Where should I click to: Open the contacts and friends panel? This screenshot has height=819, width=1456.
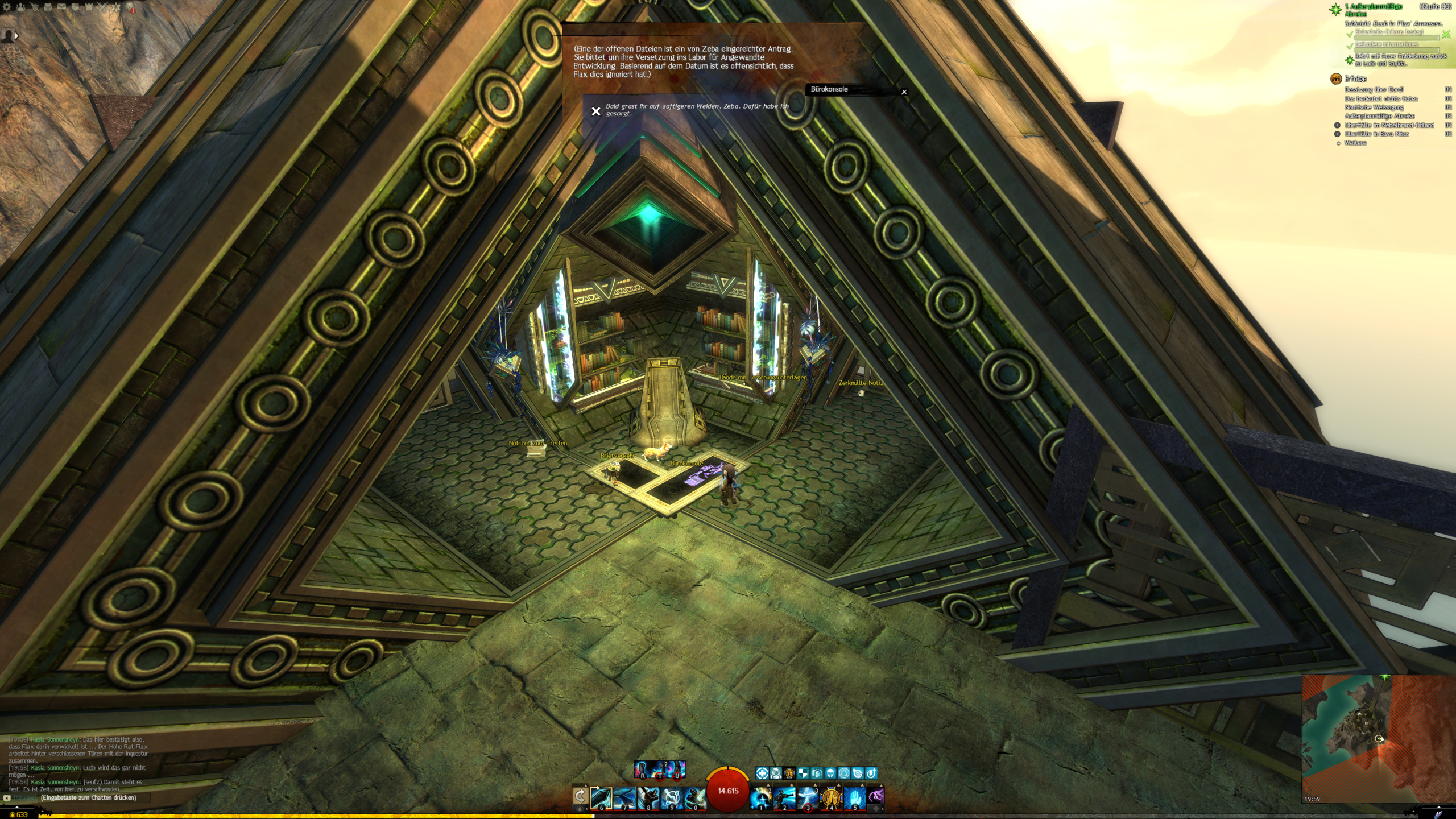(x=21, y=7)
